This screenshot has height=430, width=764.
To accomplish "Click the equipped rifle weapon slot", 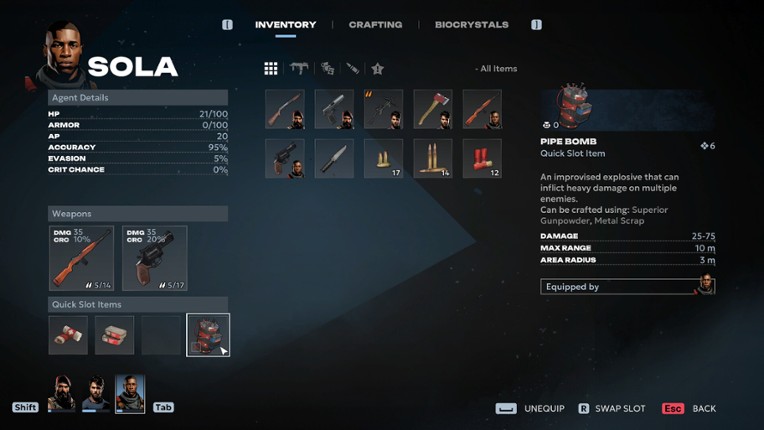I will coord(81,258).
